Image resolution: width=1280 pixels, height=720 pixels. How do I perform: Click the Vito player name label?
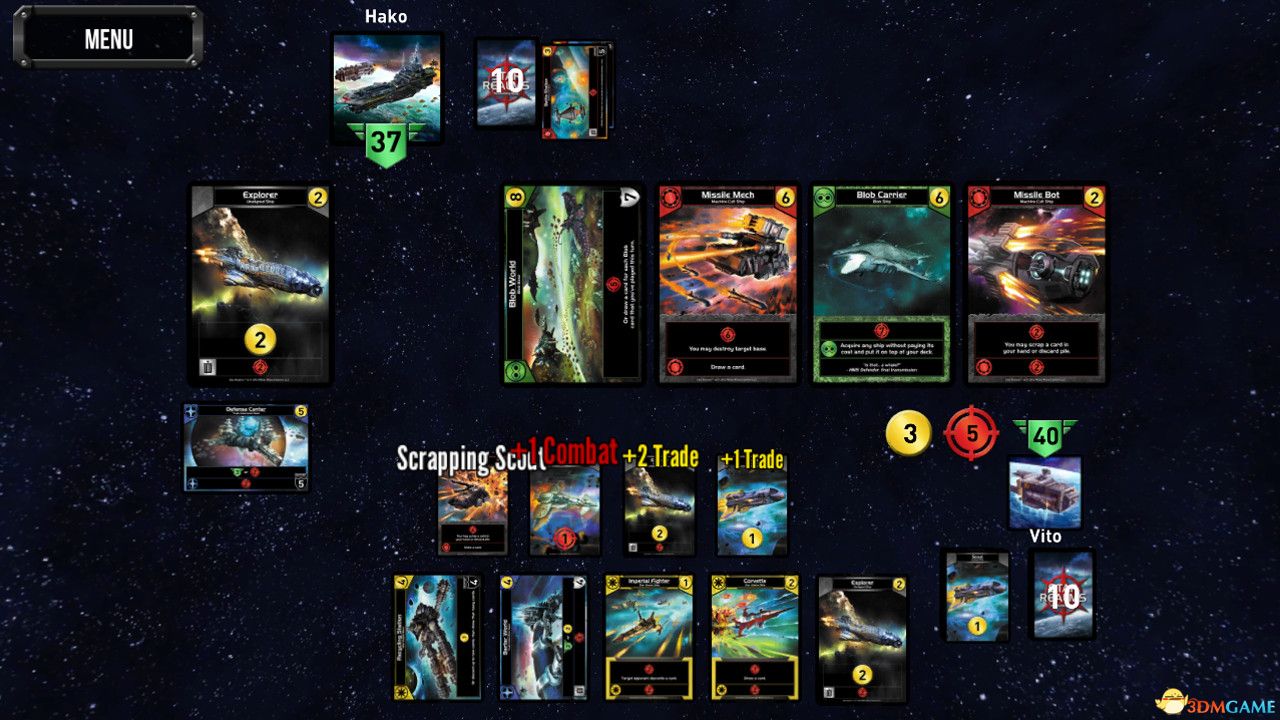1046,537
